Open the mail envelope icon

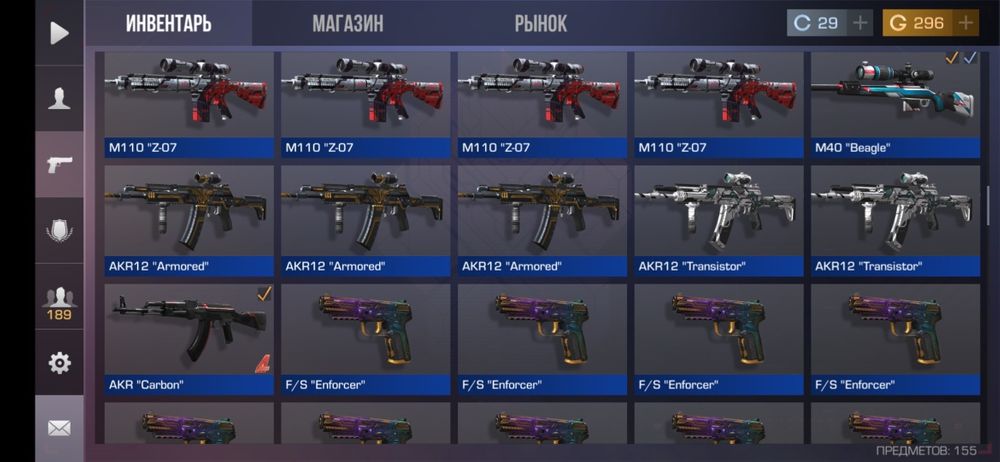coord(59,428)
